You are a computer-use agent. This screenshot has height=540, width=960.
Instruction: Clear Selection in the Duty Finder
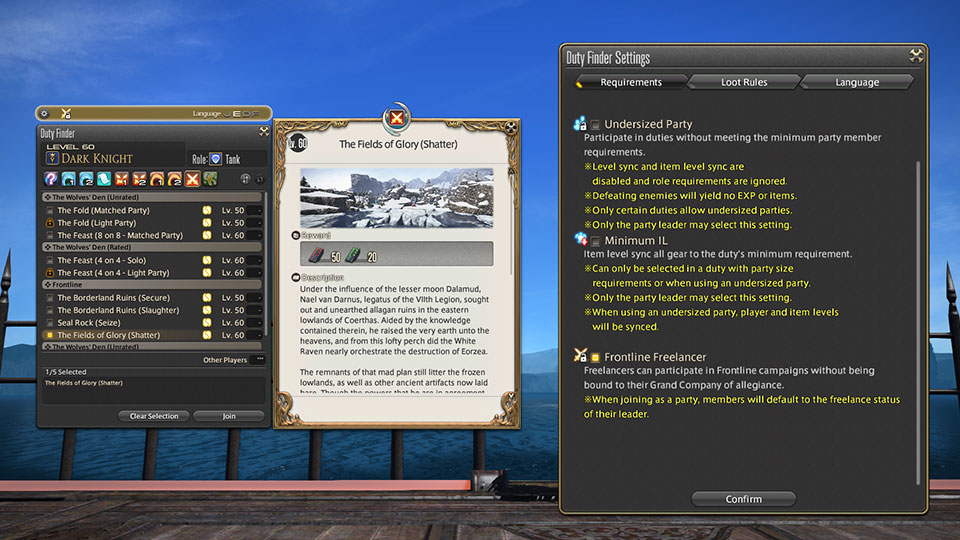pyautogui.click(x=154, y=416)
